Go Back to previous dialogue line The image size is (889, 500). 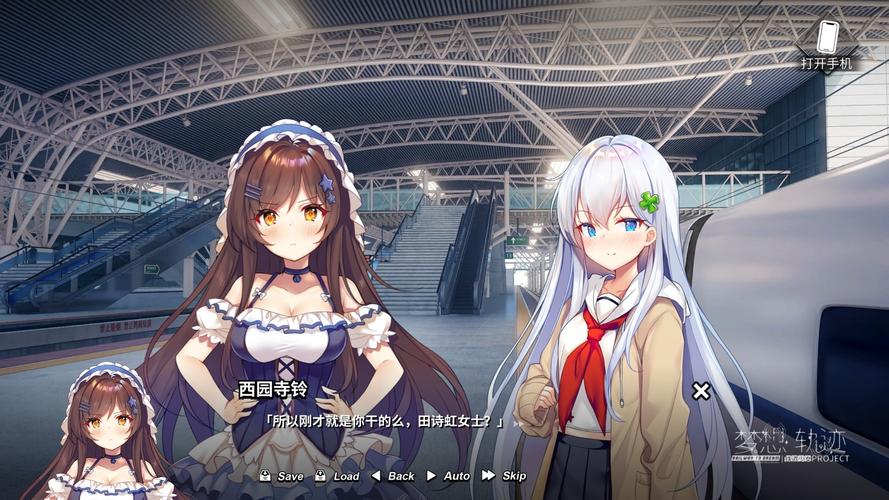pyautogui.click(x=393, y=476)
